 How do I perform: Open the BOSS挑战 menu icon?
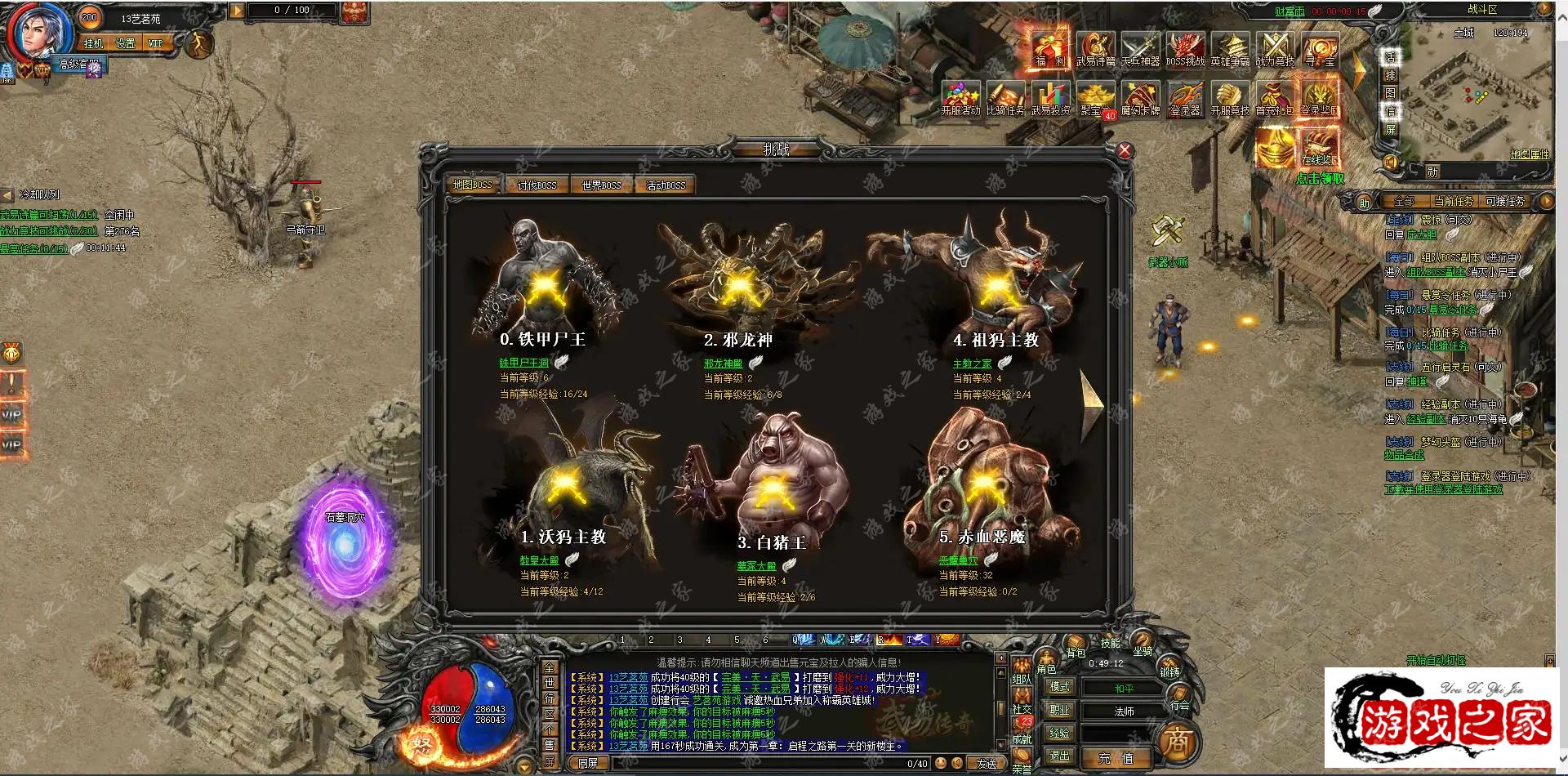[1185, 49]
